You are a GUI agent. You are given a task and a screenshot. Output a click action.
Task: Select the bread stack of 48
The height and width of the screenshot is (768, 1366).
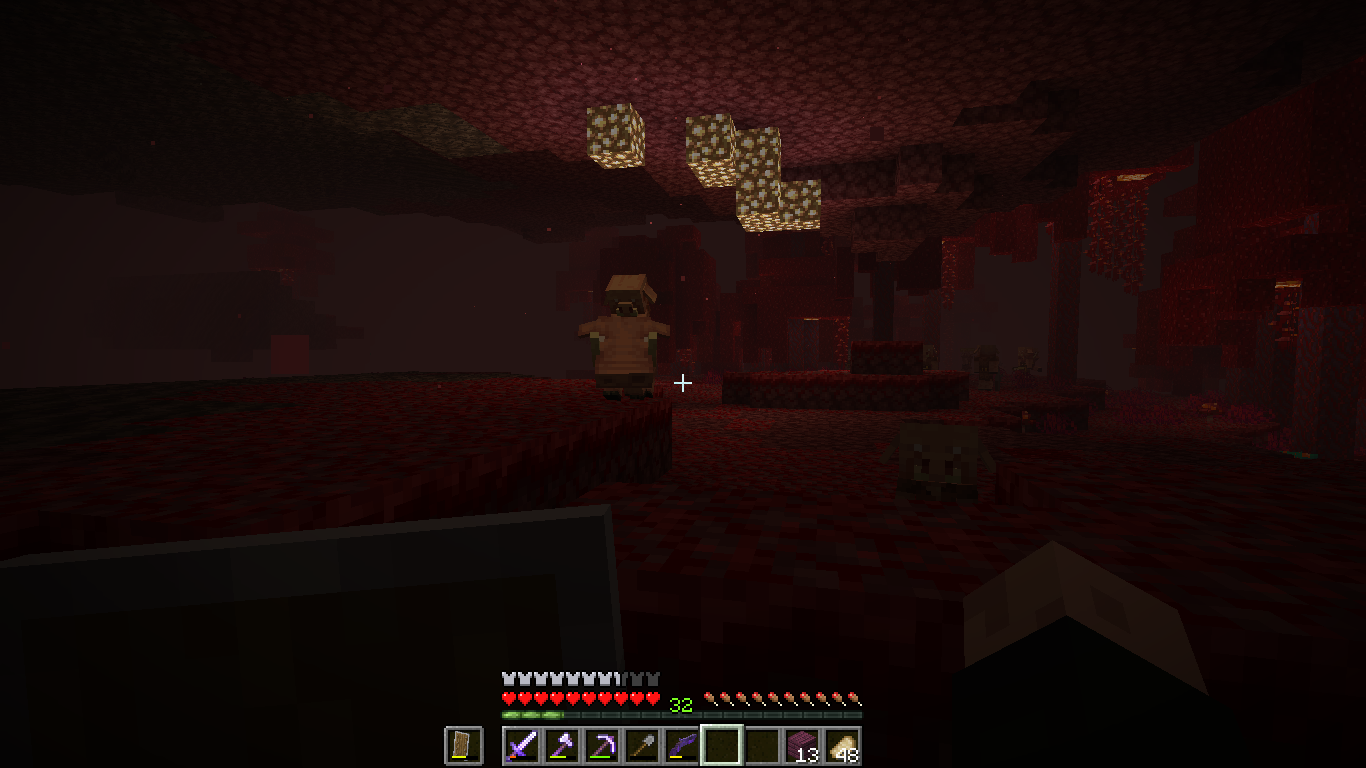tap(841, 745)
